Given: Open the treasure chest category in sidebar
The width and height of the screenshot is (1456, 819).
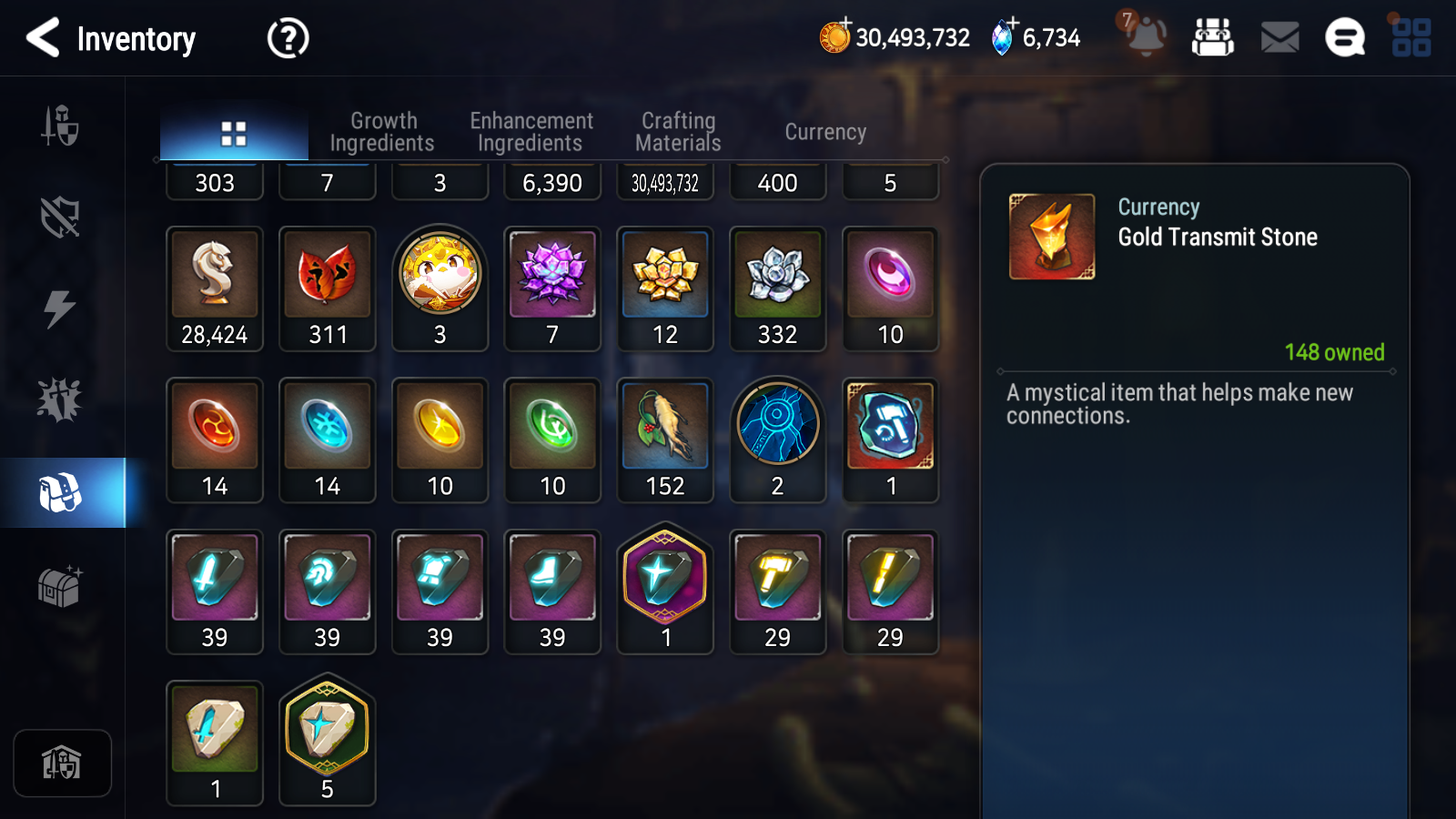Looking at the screenshot, I should coord(60,586).
